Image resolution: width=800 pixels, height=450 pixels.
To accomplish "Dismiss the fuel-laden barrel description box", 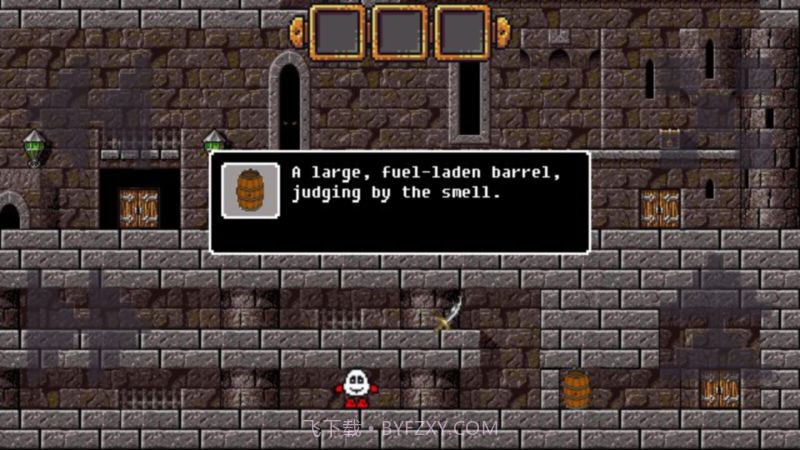I will (399, 202).
